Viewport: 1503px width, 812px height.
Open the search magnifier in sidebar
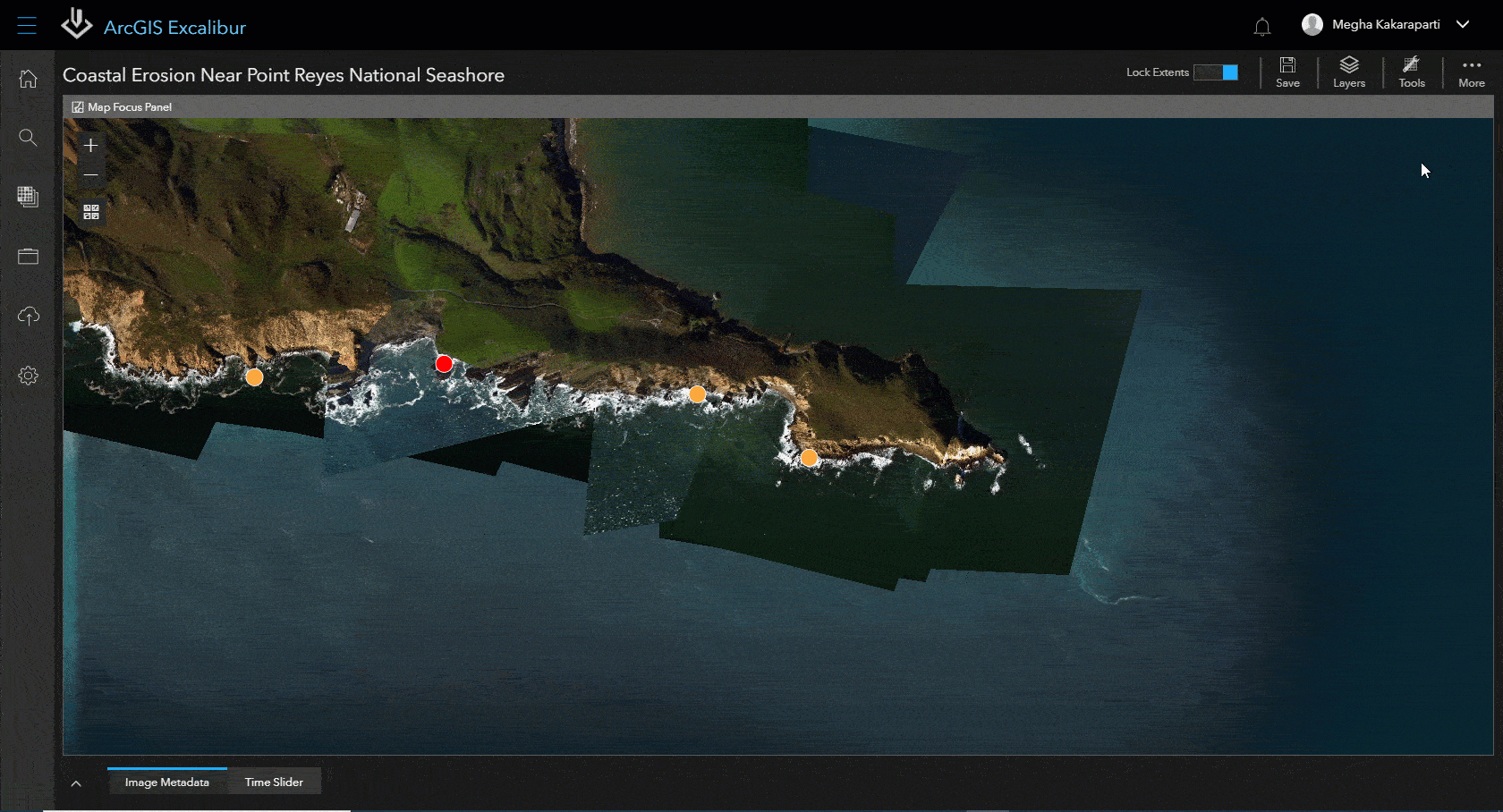[29, 138]
